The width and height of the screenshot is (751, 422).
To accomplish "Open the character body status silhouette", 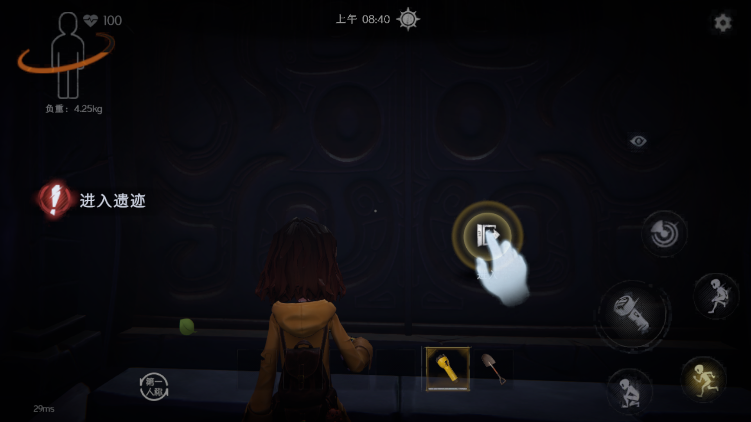I will 68,55.
